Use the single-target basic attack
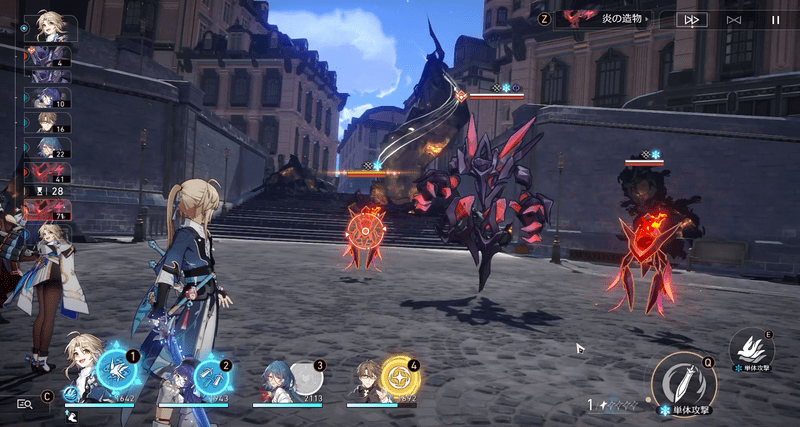800x427 pixels. point(683,382)
